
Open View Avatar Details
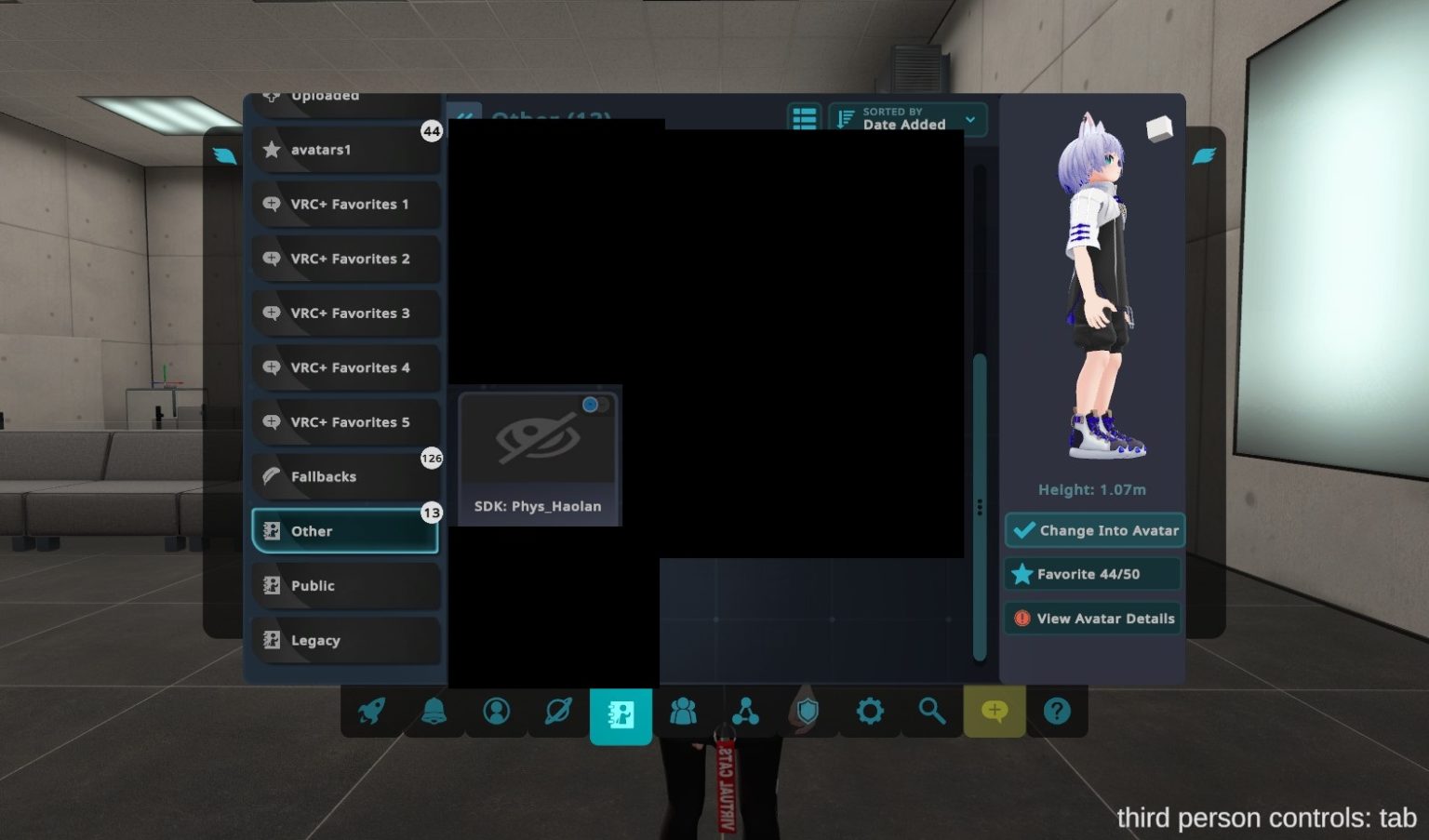pos(1092,618)
